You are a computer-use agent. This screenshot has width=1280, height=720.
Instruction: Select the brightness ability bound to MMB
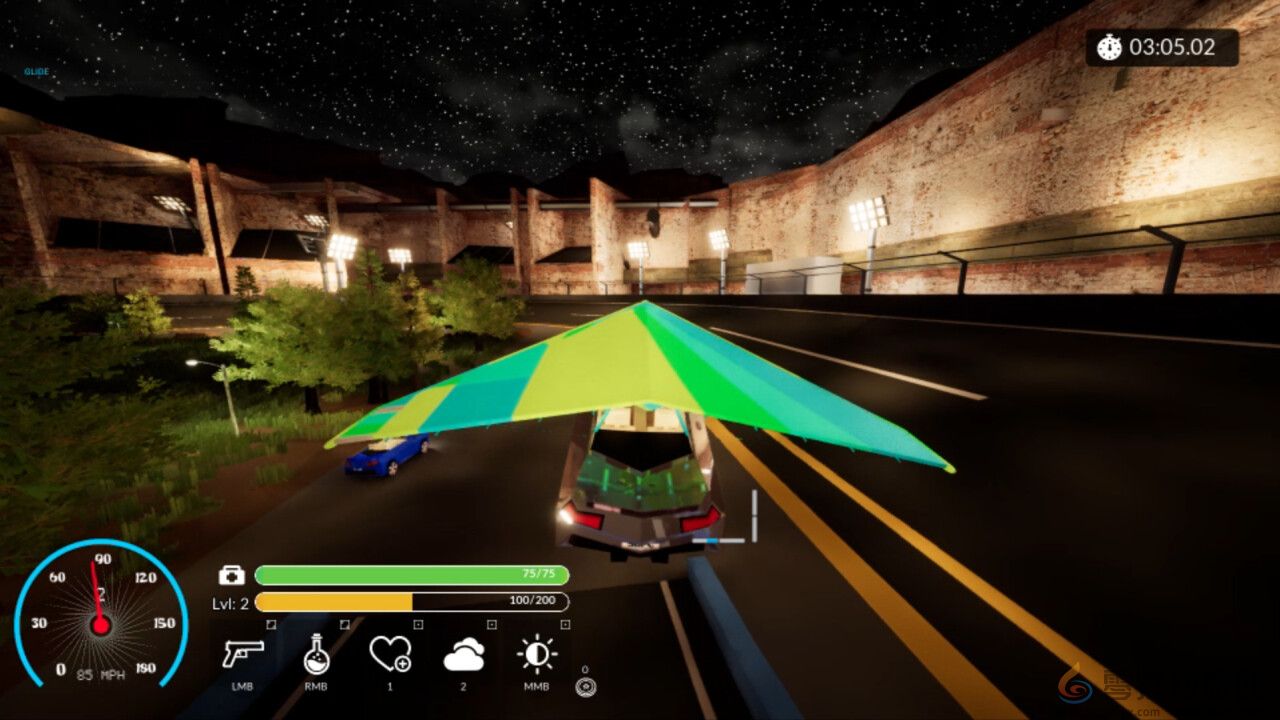tap(535, 655)
